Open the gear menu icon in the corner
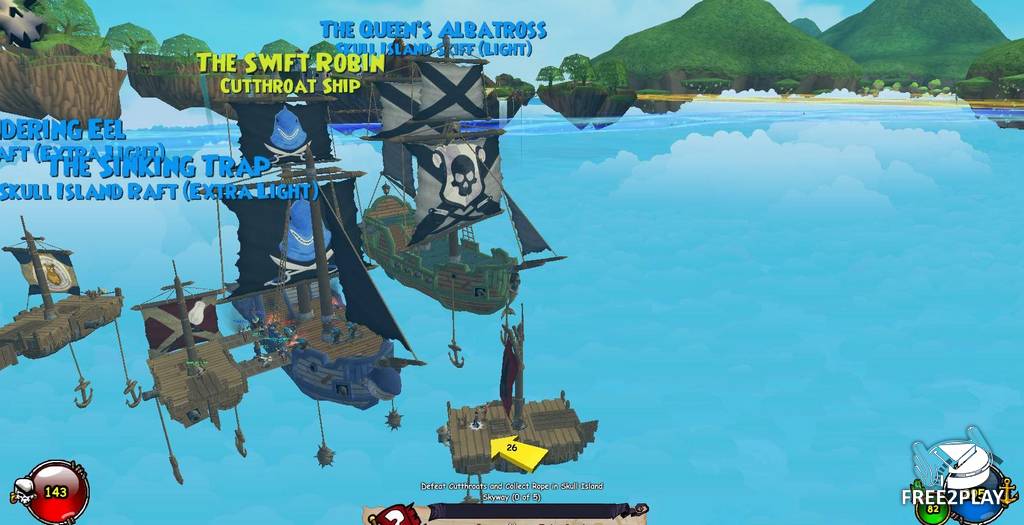This screenshot has width=1024, height=525. pos(22,22)
